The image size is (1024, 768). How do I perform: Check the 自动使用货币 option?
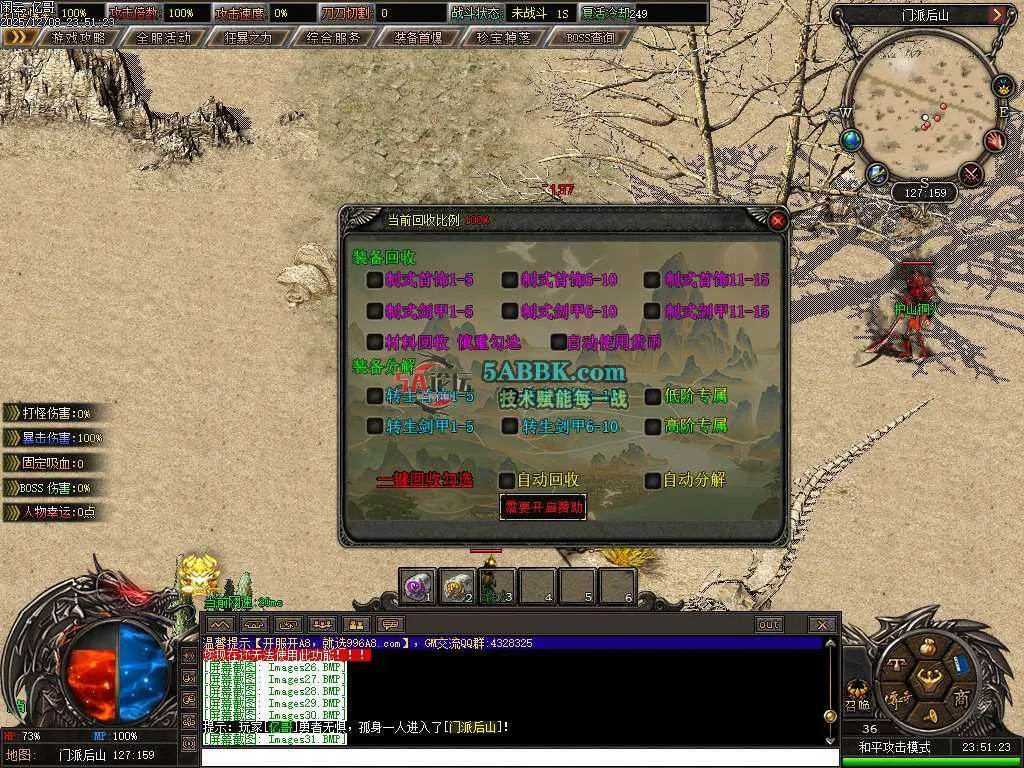coord(558,342)
